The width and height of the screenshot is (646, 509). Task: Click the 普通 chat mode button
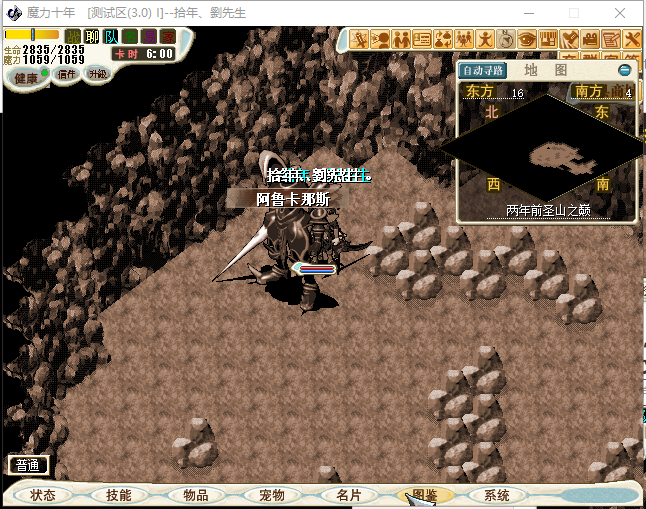click(28, 465)
